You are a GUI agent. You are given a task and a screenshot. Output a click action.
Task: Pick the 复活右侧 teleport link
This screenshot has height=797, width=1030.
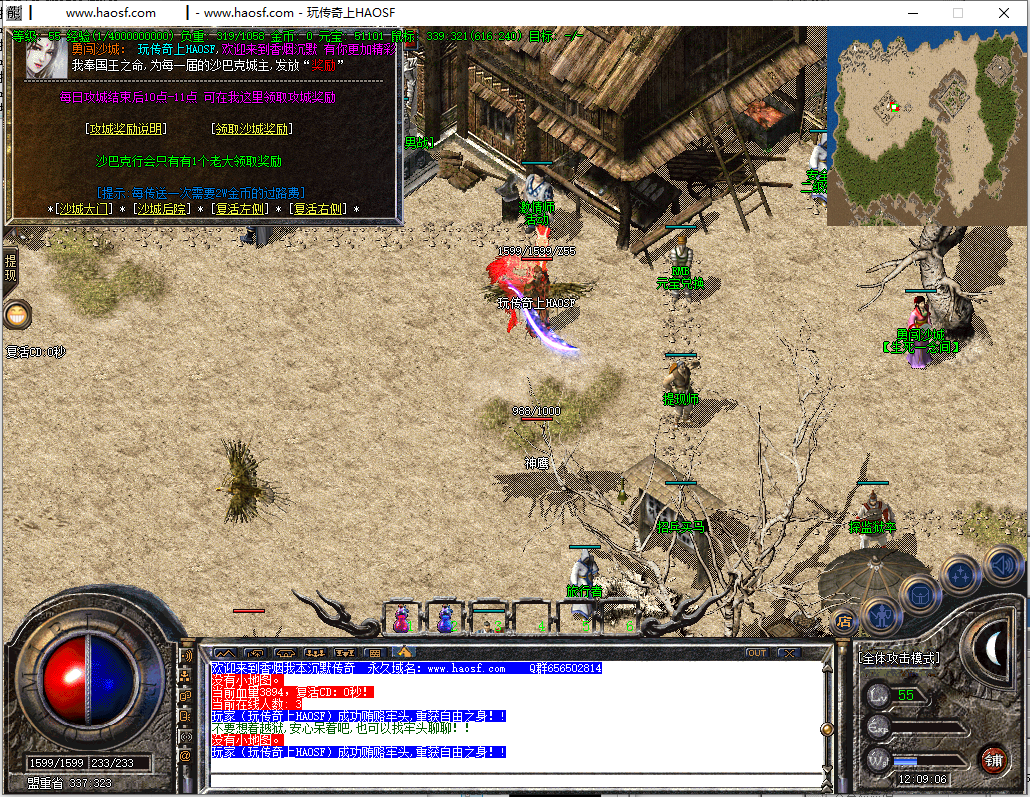coord(318,209)
